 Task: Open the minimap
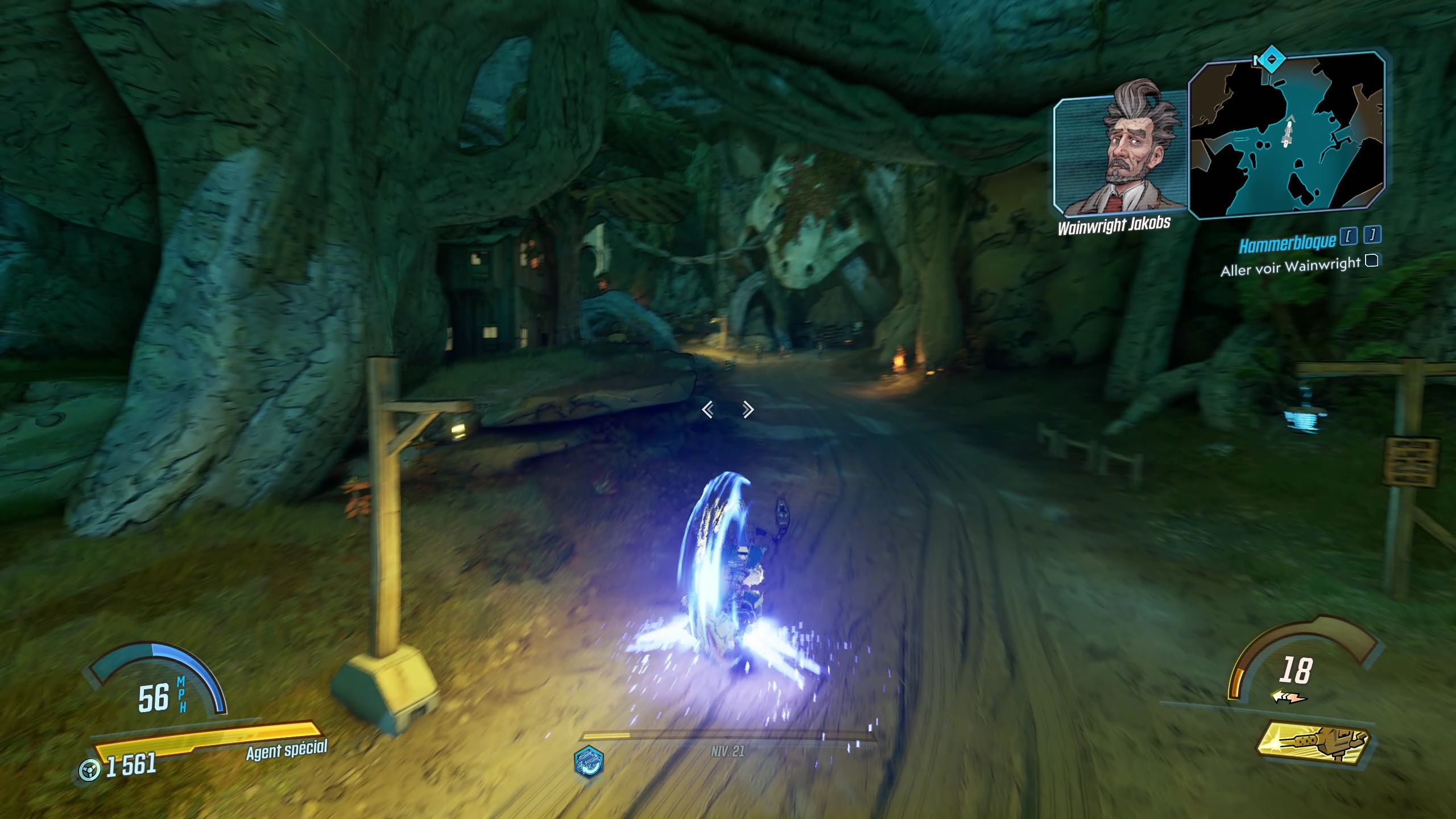pos(1287,135)
